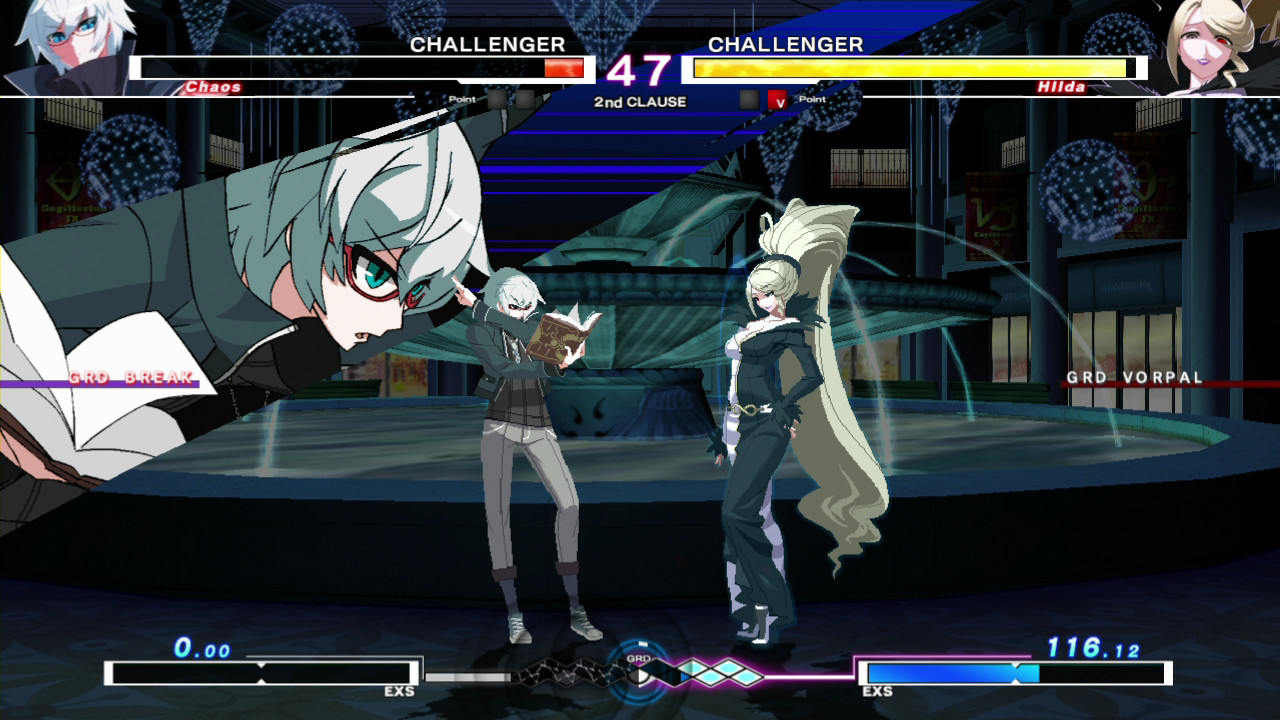Select Hilda's red V round-win marker
The height and width of the screenshot is (720, 1280).
[777, 100]
